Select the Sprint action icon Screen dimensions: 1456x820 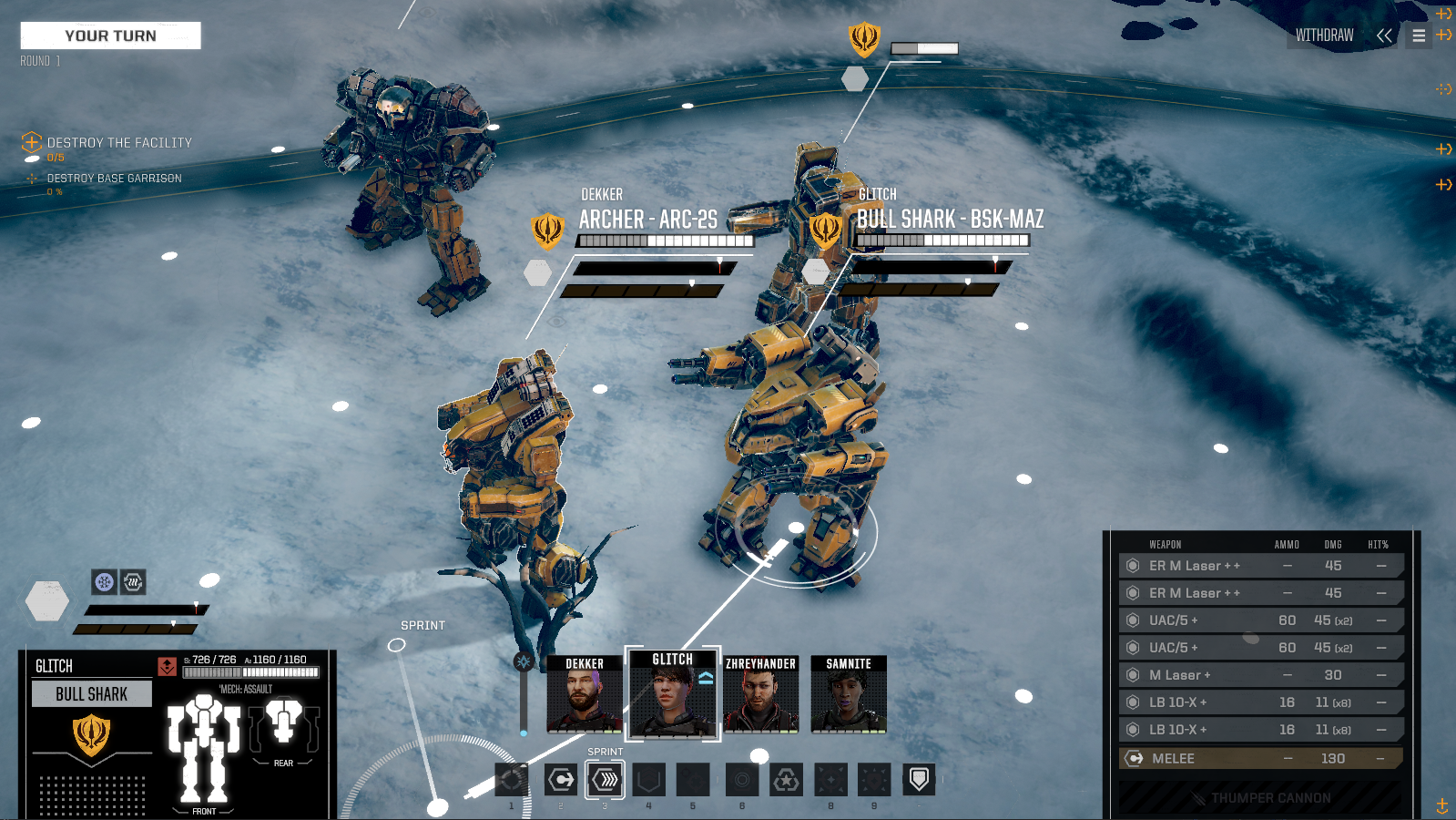point(604,780)
